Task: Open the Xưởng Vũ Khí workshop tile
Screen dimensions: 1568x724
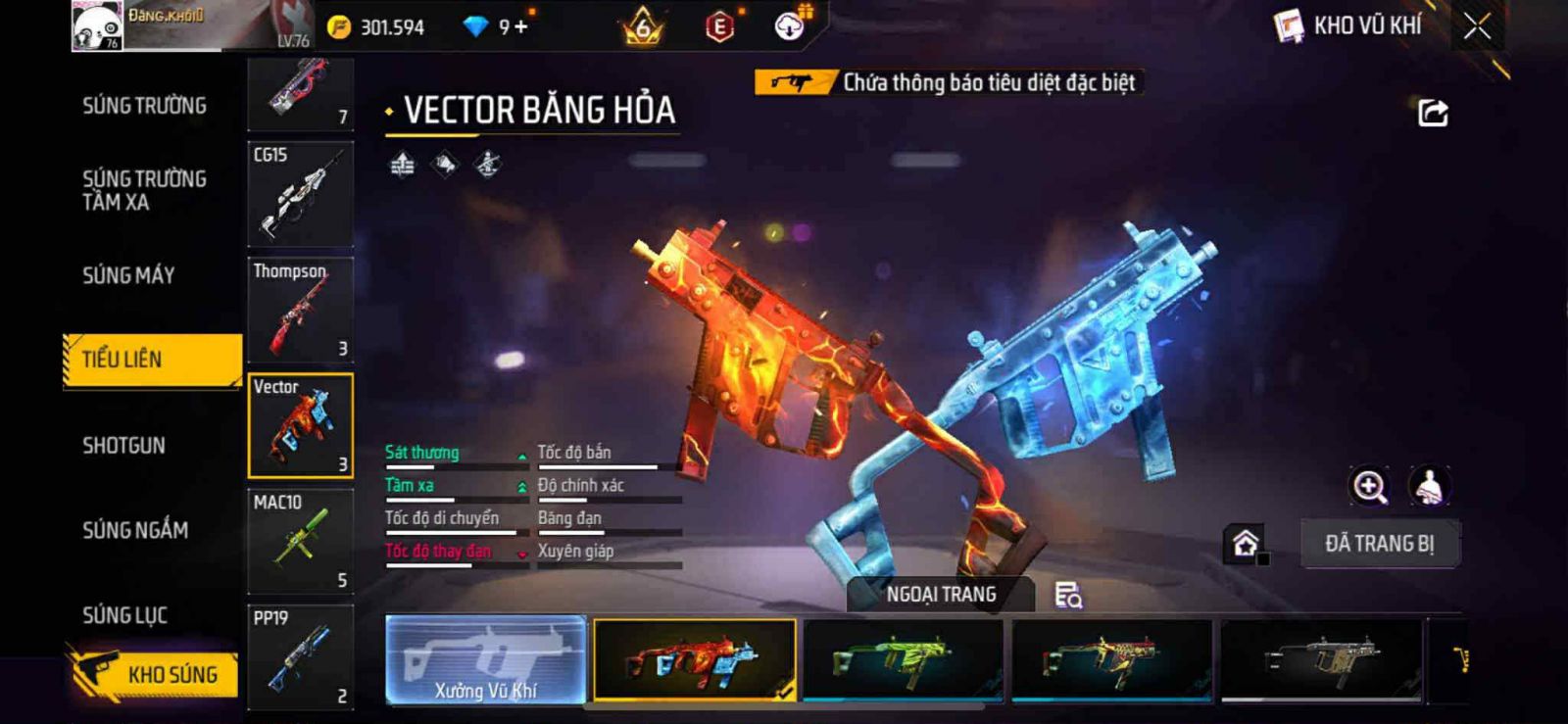Action: click(x=486, y=660)
